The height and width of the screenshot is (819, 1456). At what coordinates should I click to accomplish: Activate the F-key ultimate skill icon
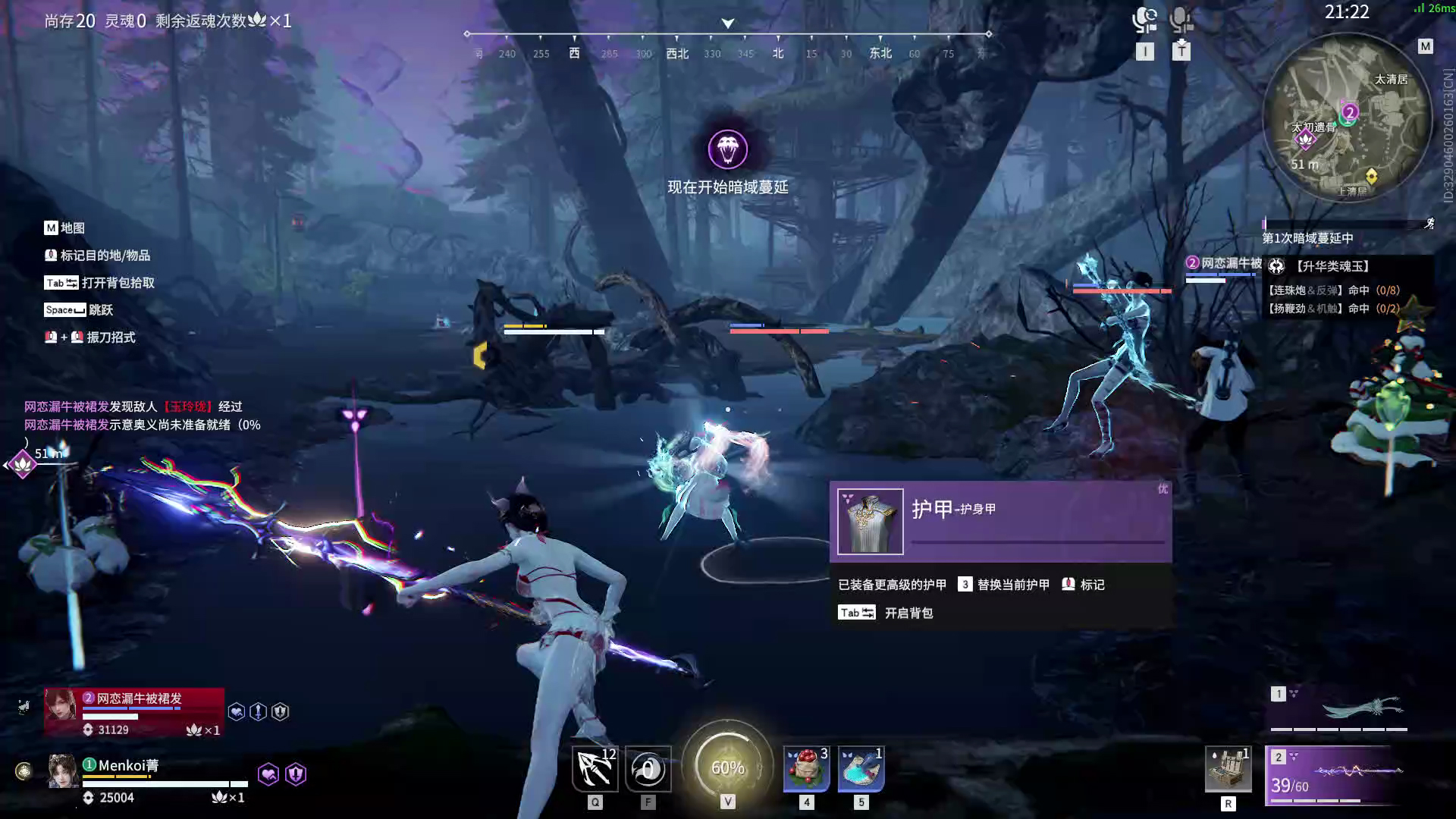[x=648, y=768]
